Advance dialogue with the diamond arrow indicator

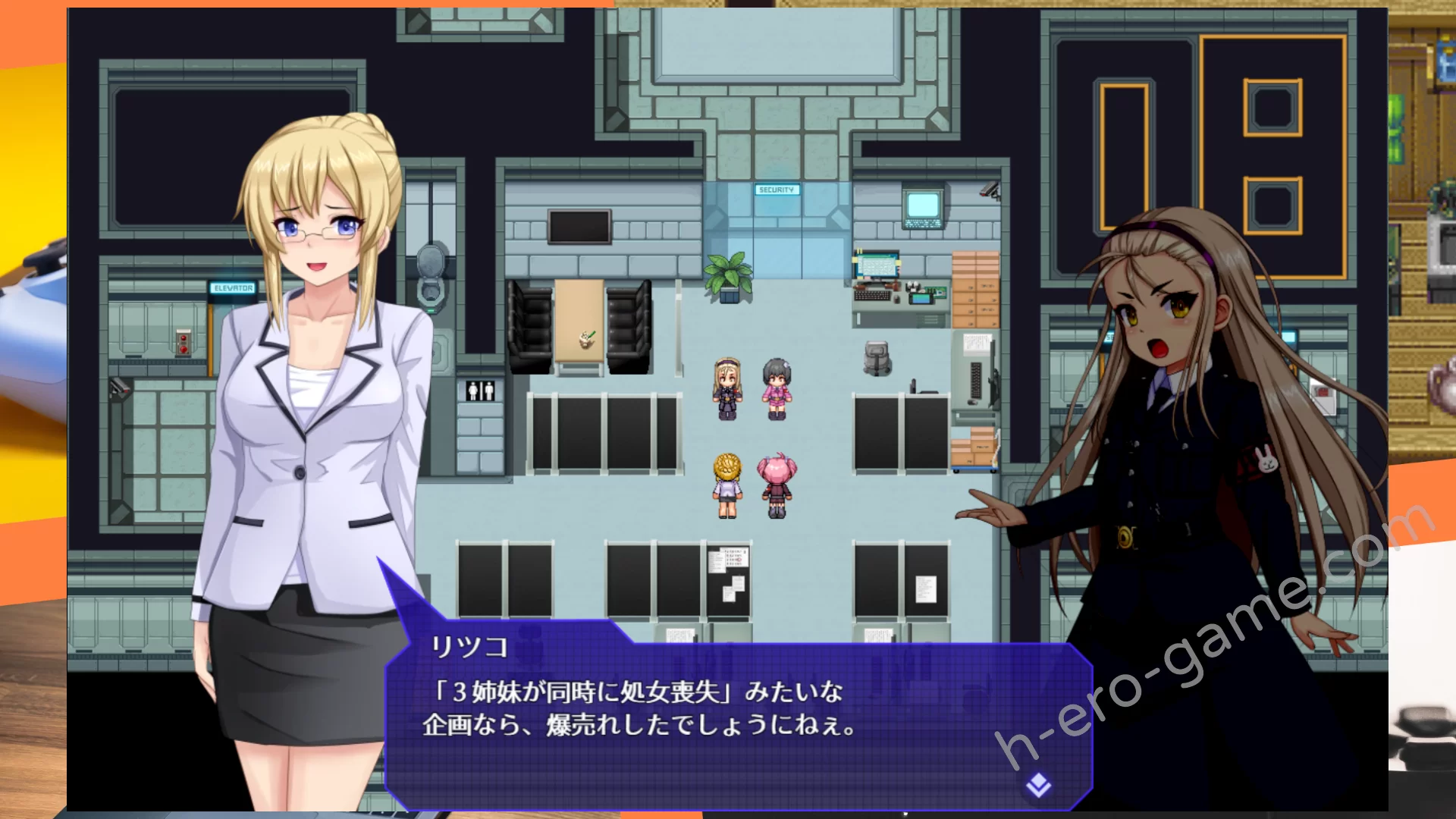(x=1038, y=786)
